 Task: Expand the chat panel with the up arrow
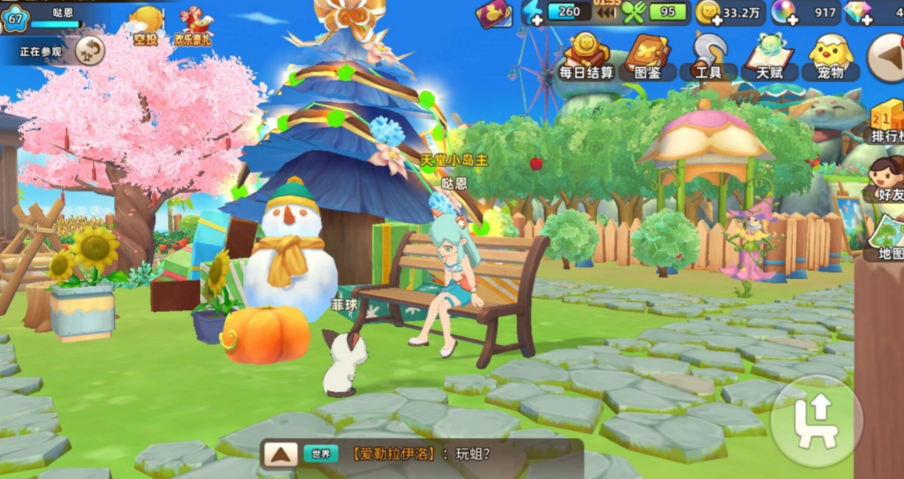point(280,454)
